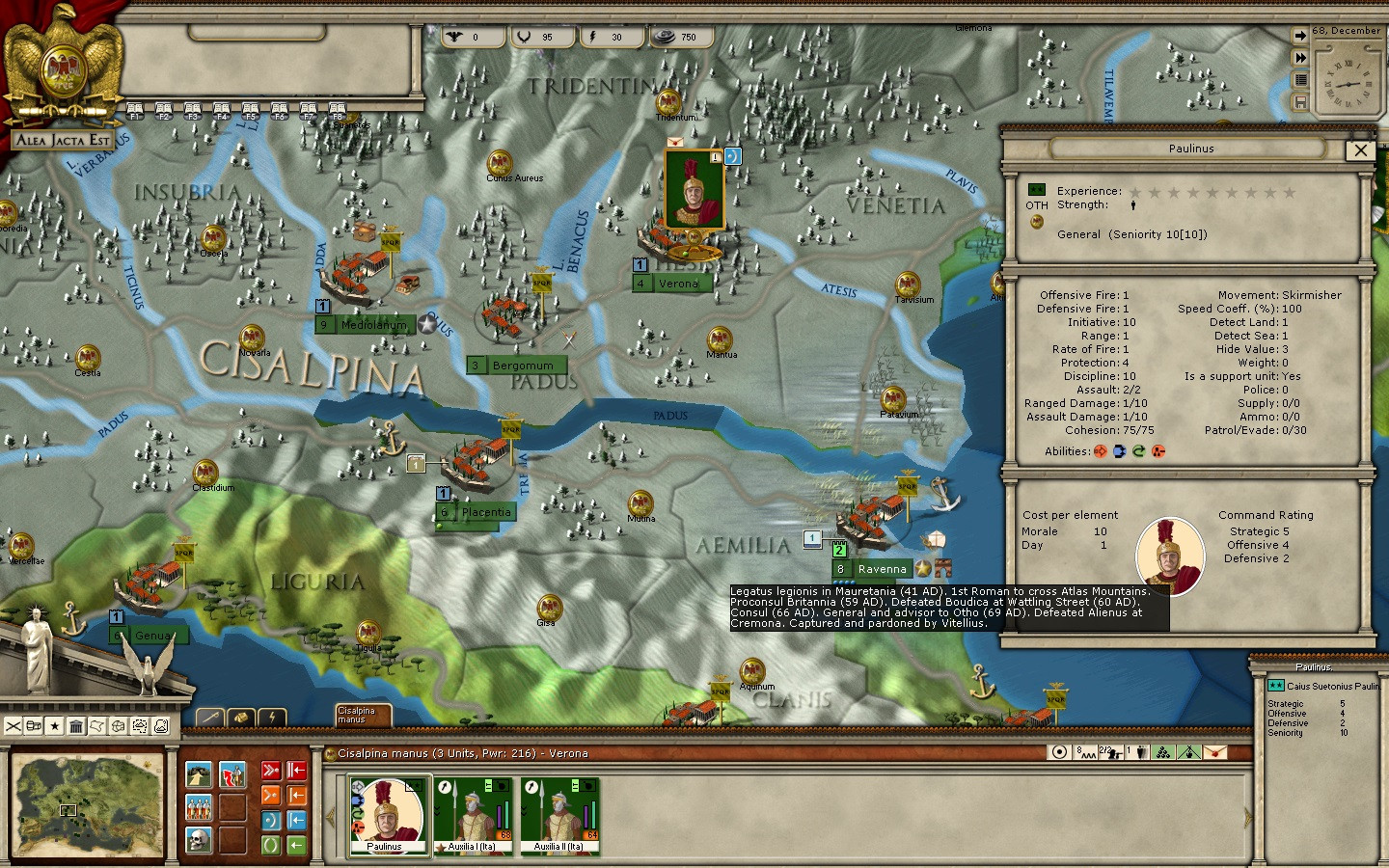
Task: Switch to the Cisalpina manus army tab
Action: click(363, 715)
